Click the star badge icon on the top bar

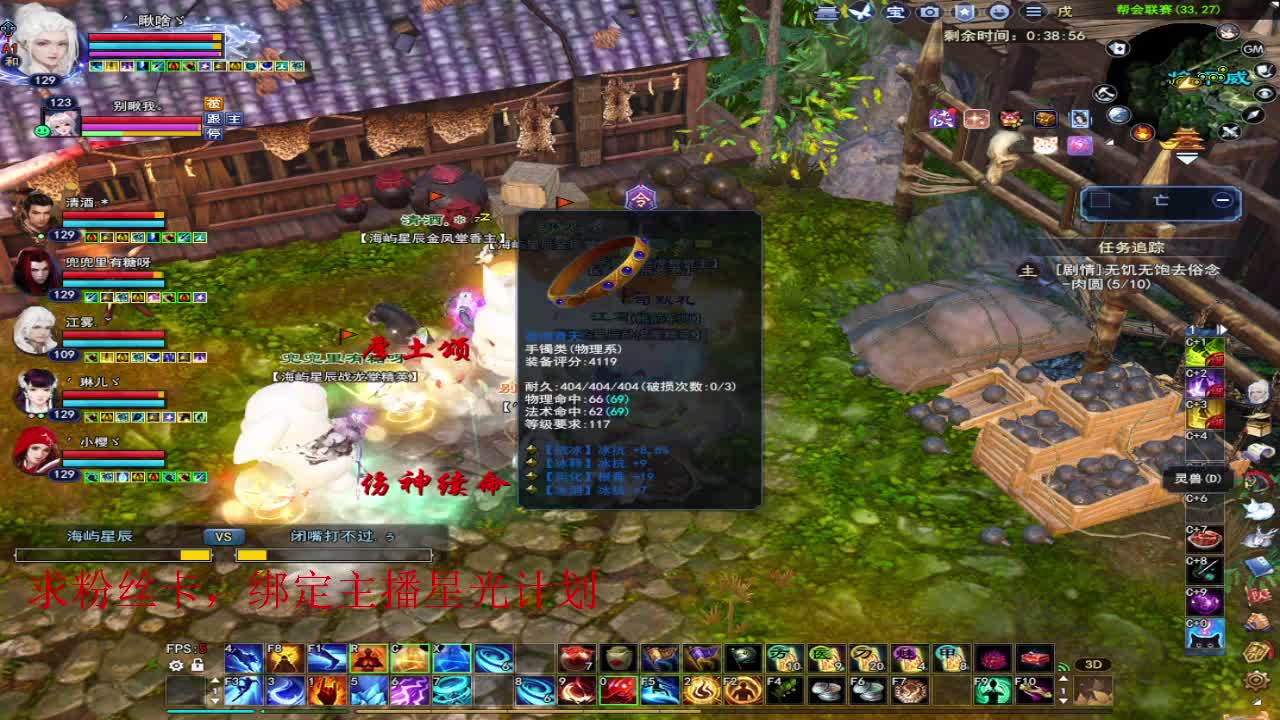point(963,13)
